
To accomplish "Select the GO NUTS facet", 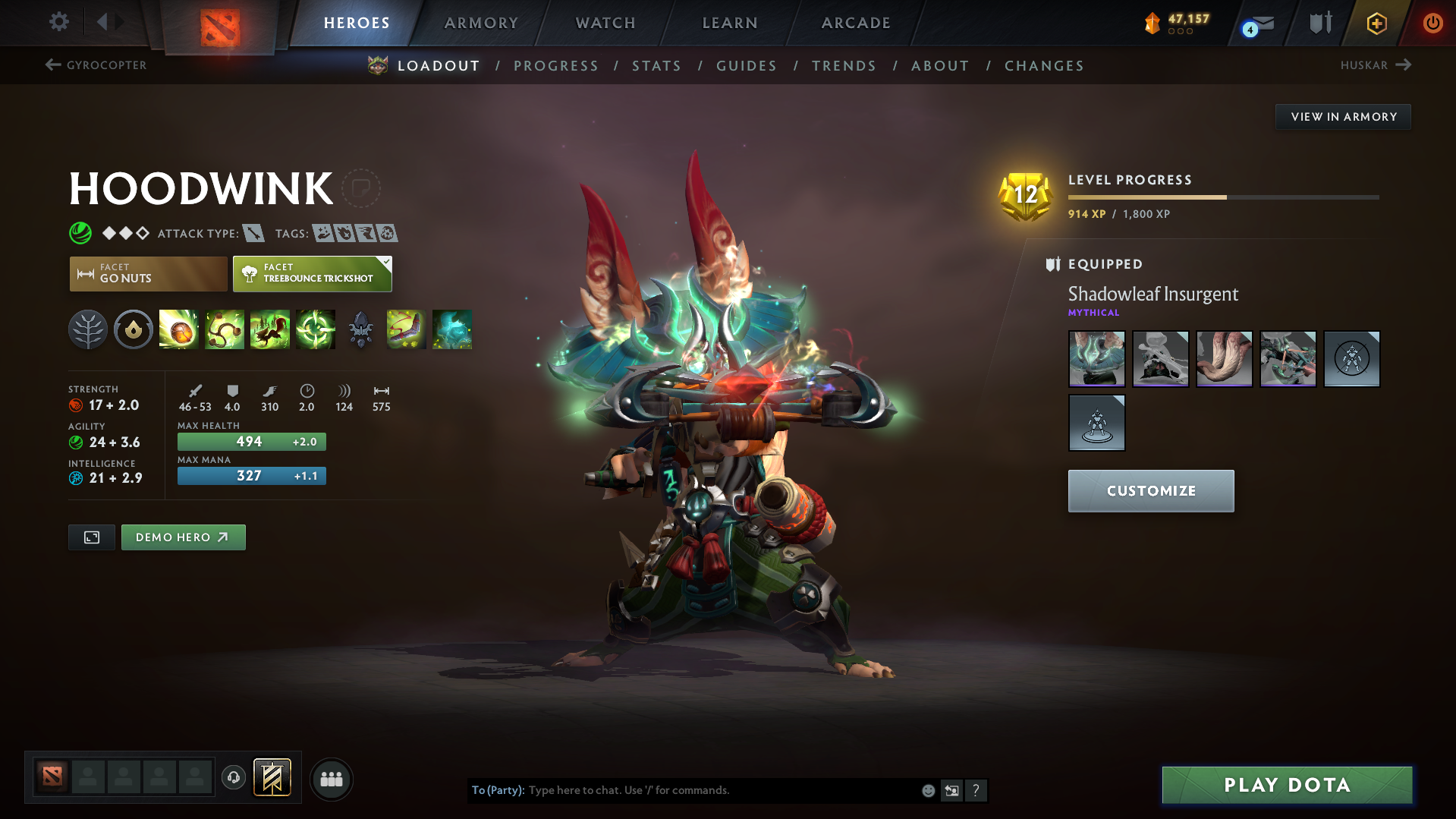I will point(147,273).
